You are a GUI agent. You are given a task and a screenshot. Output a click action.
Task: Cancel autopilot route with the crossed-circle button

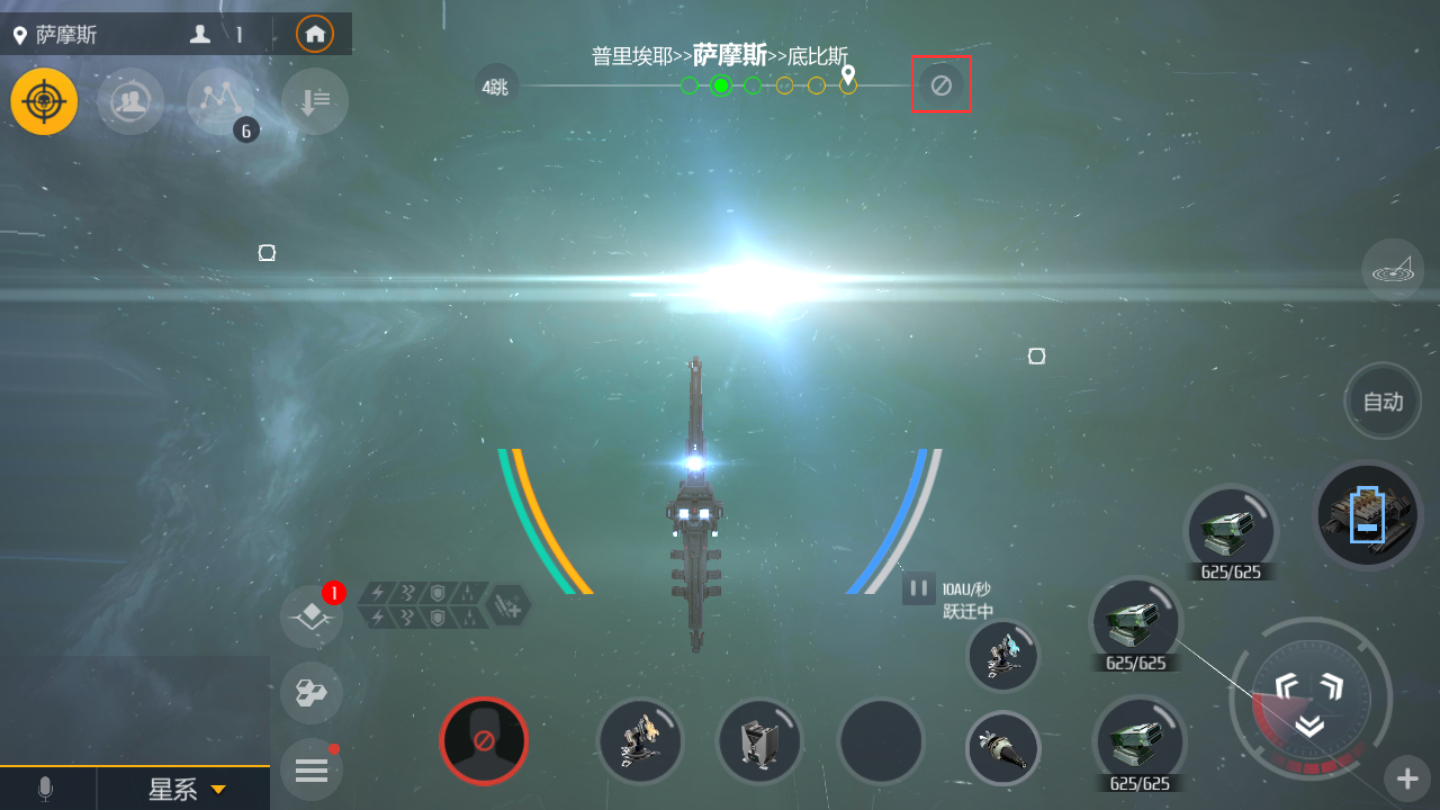(x=941, y=85)
